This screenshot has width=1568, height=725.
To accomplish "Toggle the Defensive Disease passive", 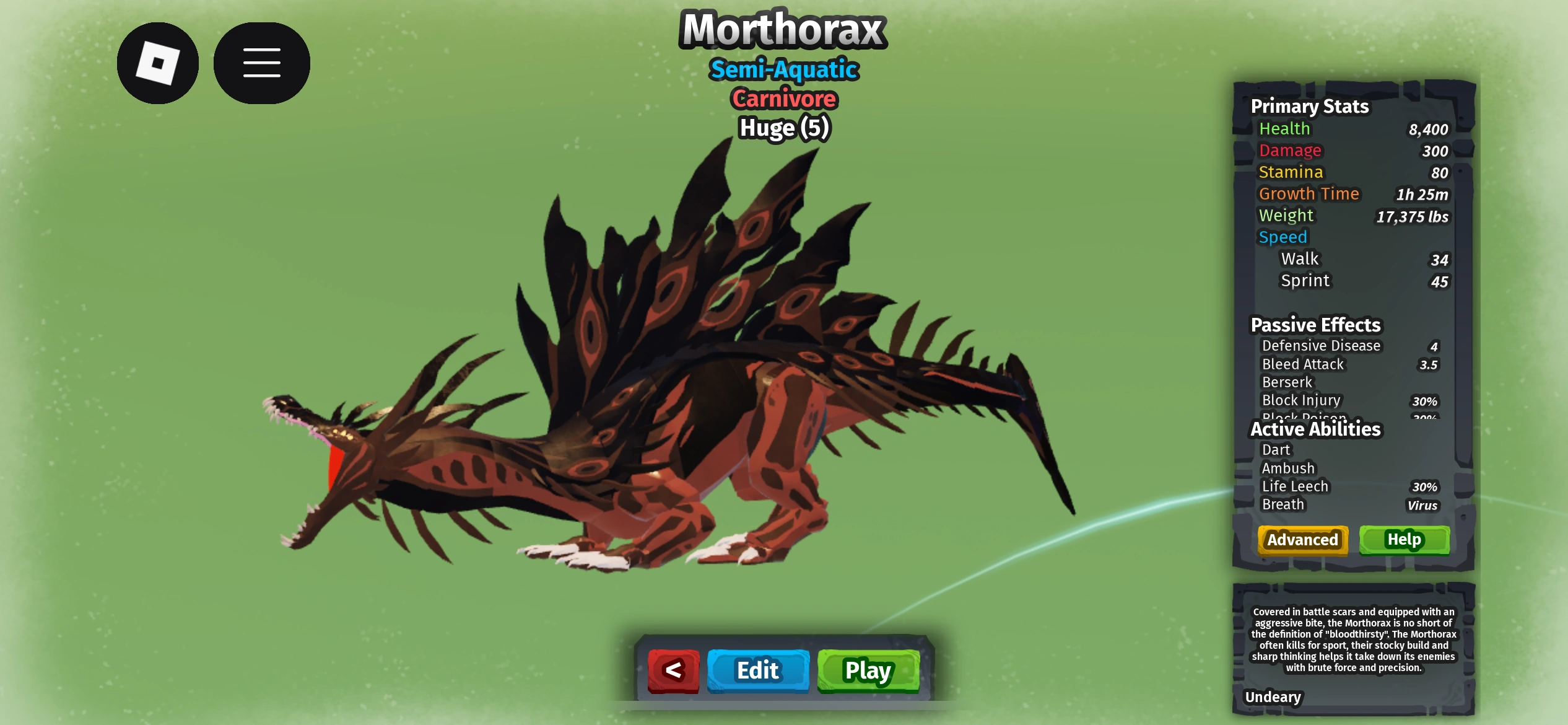I will 1322,345.
